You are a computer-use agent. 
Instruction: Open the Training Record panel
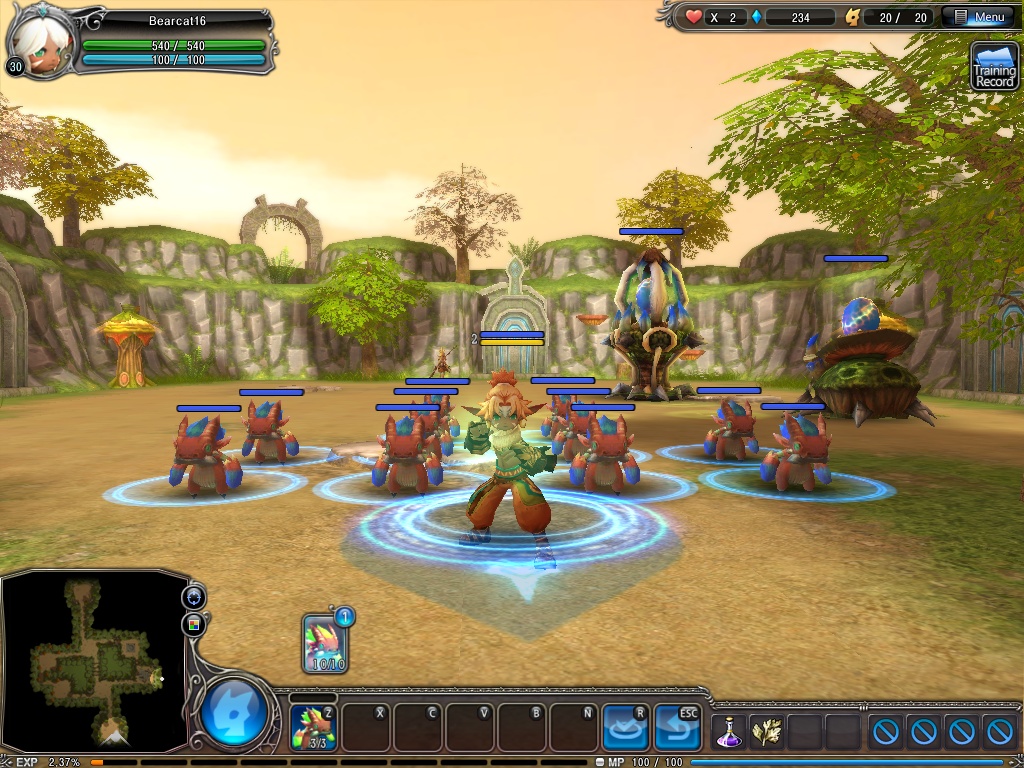click(x=994, y=66)
